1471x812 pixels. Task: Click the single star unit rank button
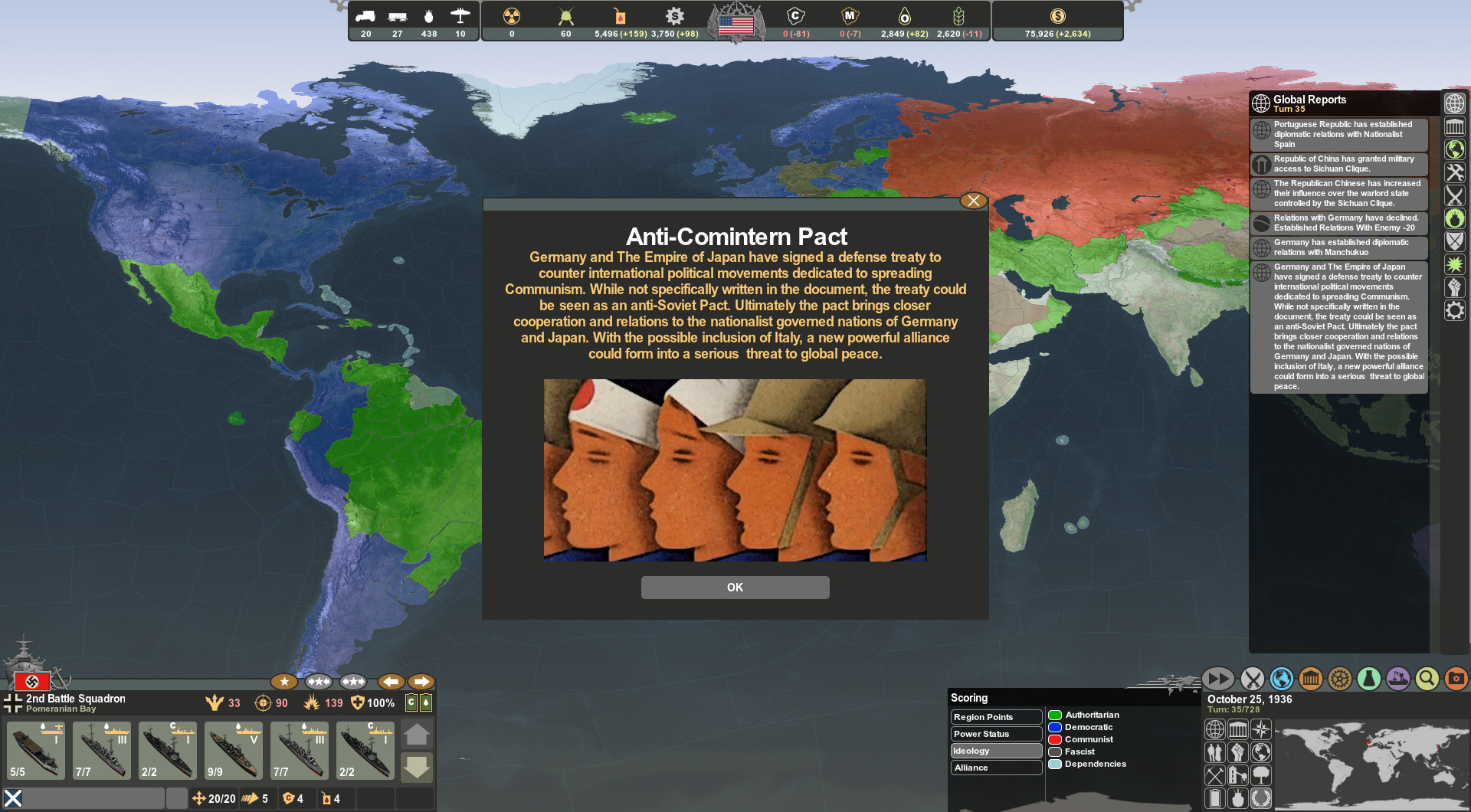coord(284,682)
